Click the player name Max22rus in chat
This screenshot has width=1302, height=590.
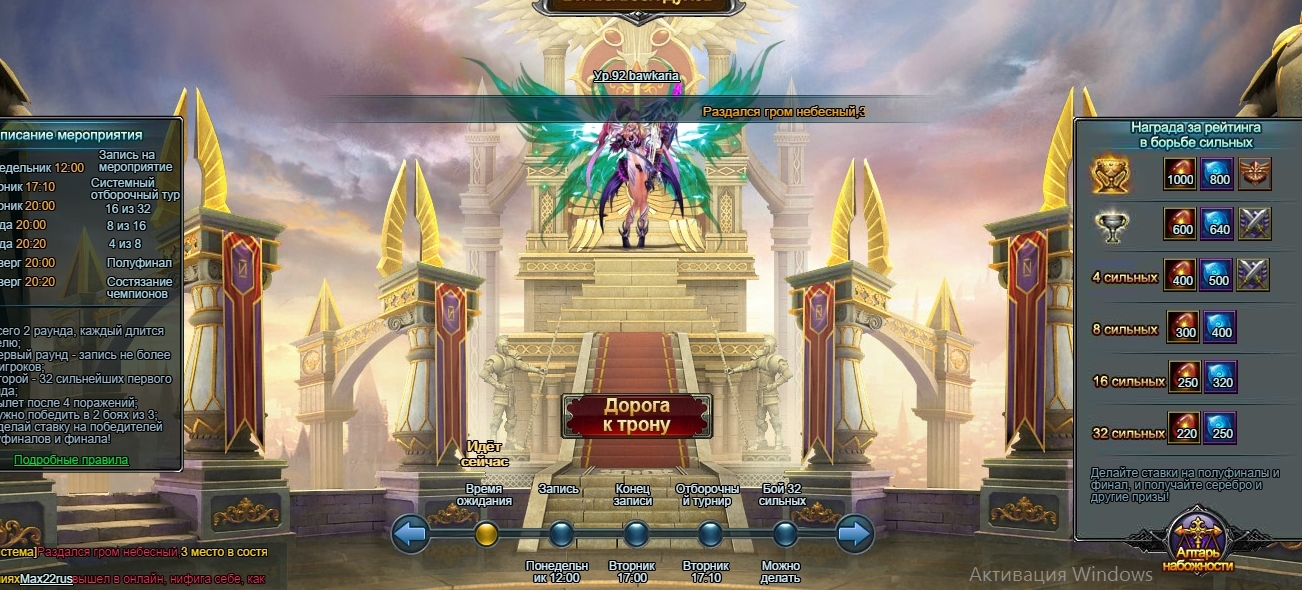click(x=47, y=579)
